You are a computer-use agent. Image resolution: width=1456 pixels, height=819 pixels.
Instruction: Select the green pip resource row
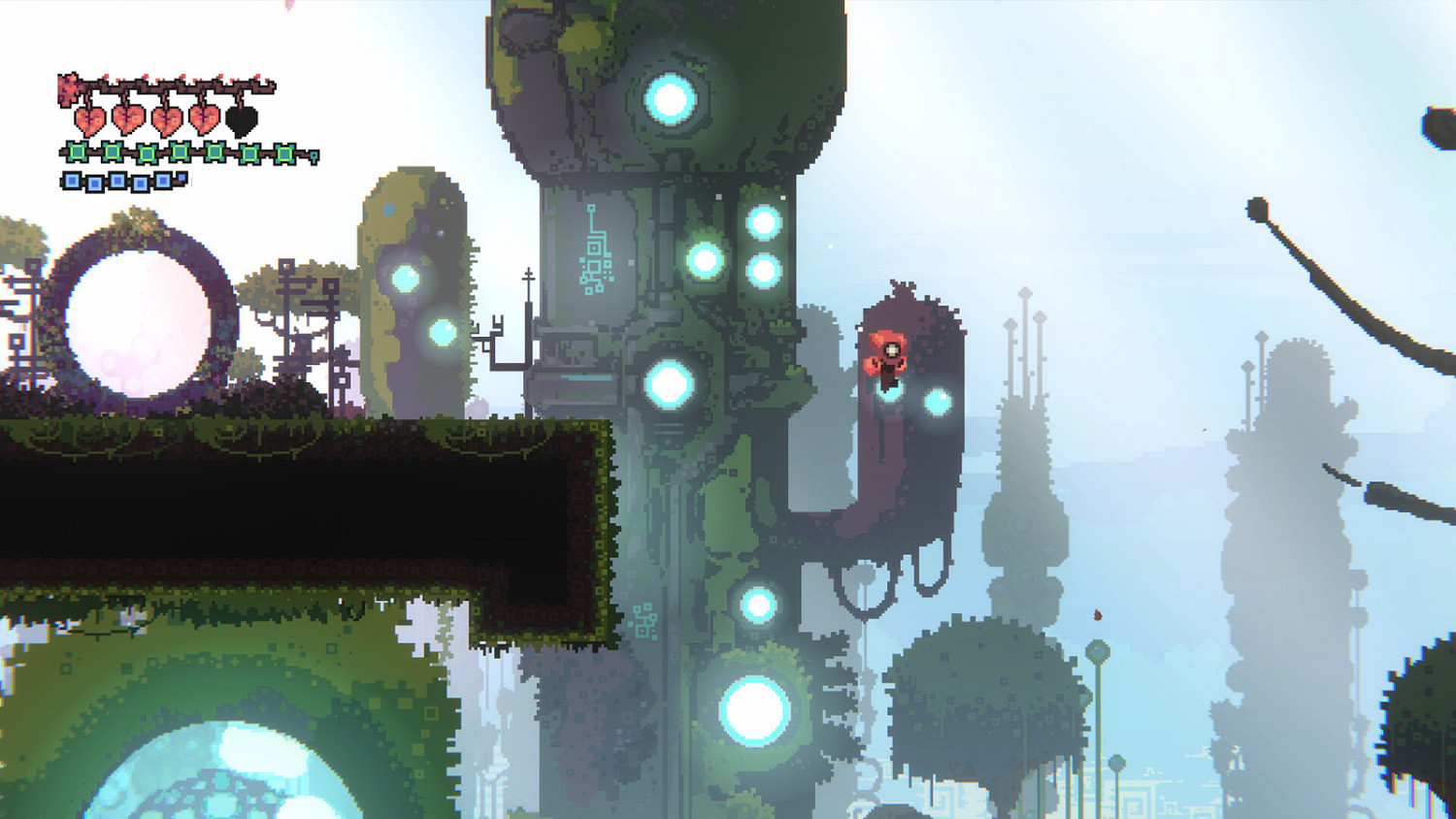tap(155, 152)
